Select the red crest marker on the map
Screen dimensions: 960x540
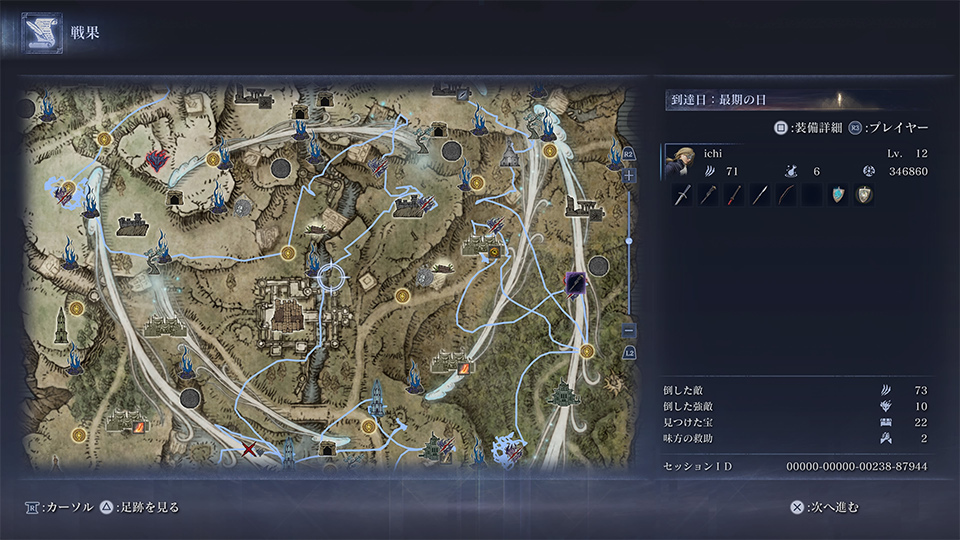[156, 160]
